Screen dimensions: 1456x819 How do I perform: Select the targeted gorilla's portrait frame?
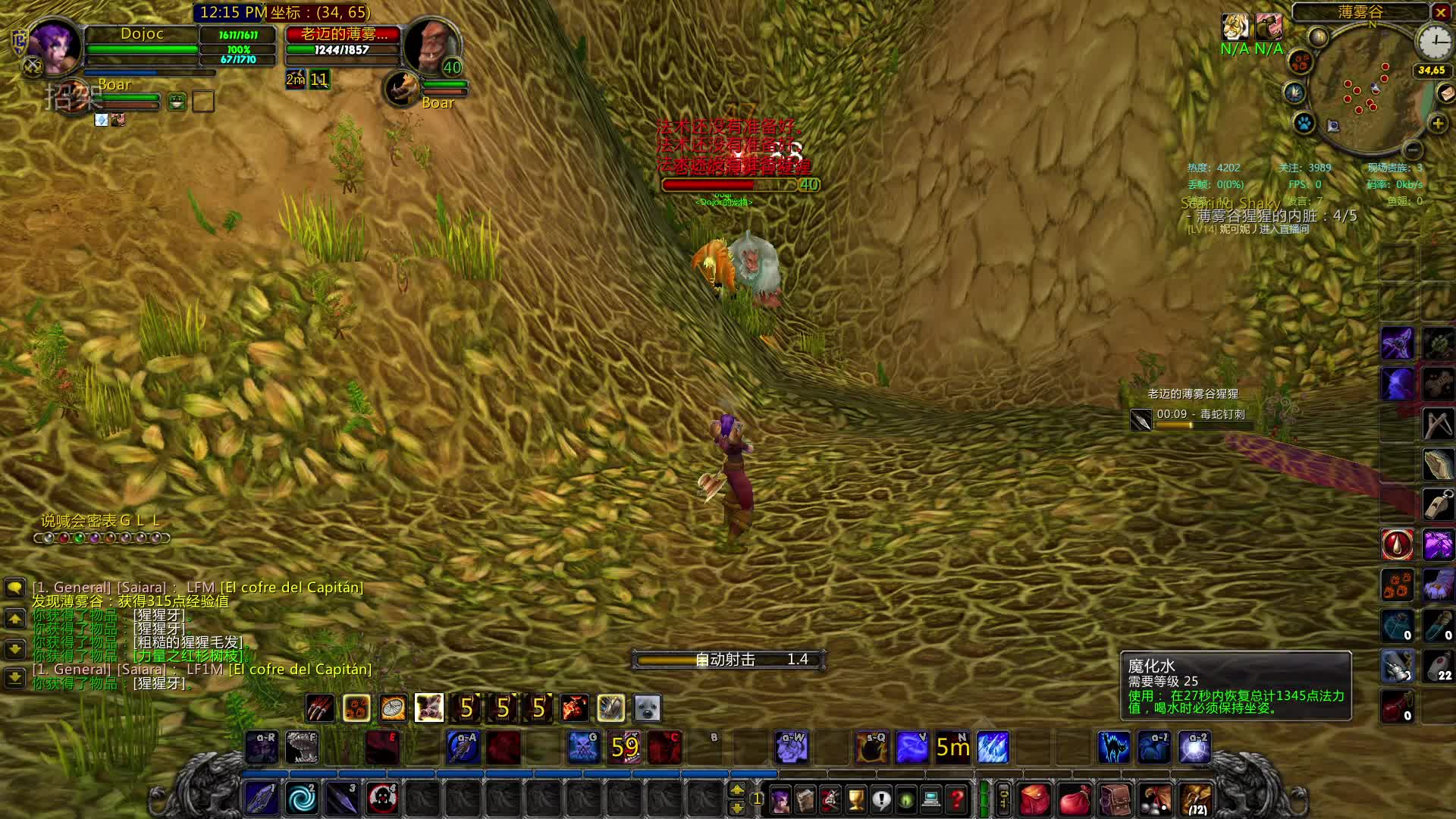click(x=430, y=47)
